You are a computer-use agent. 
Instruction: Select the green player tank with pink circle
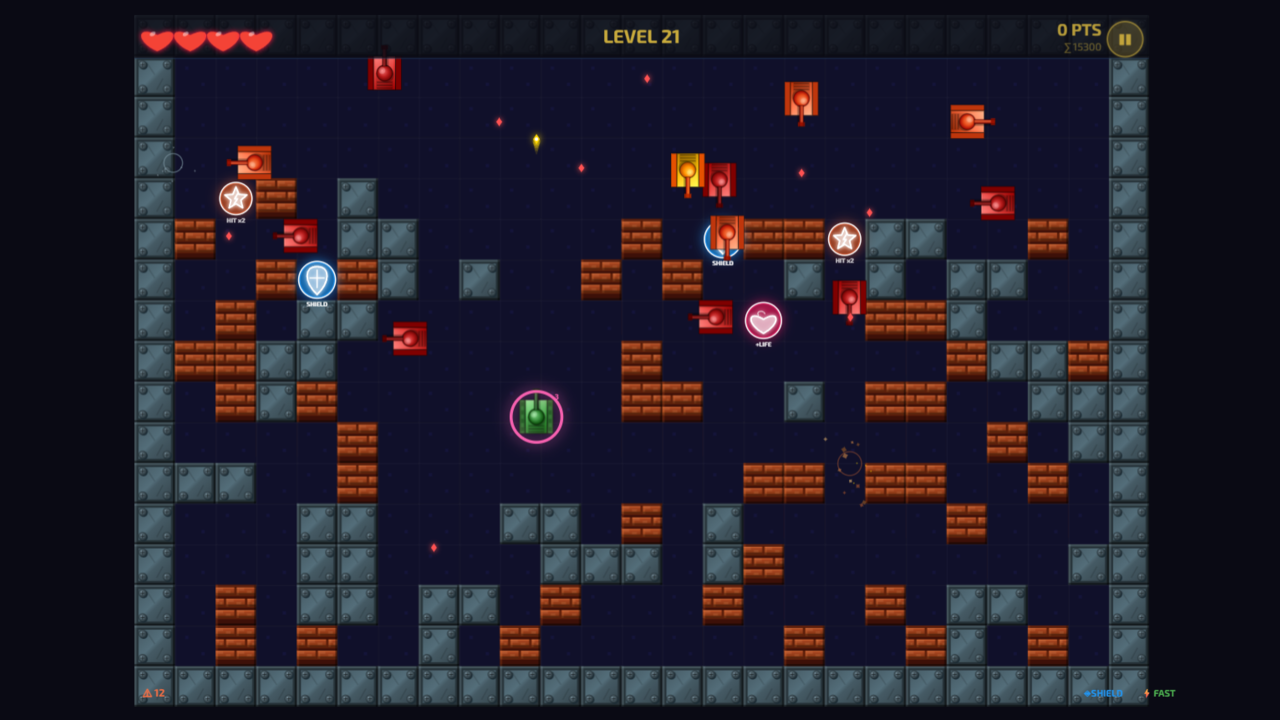535,415
